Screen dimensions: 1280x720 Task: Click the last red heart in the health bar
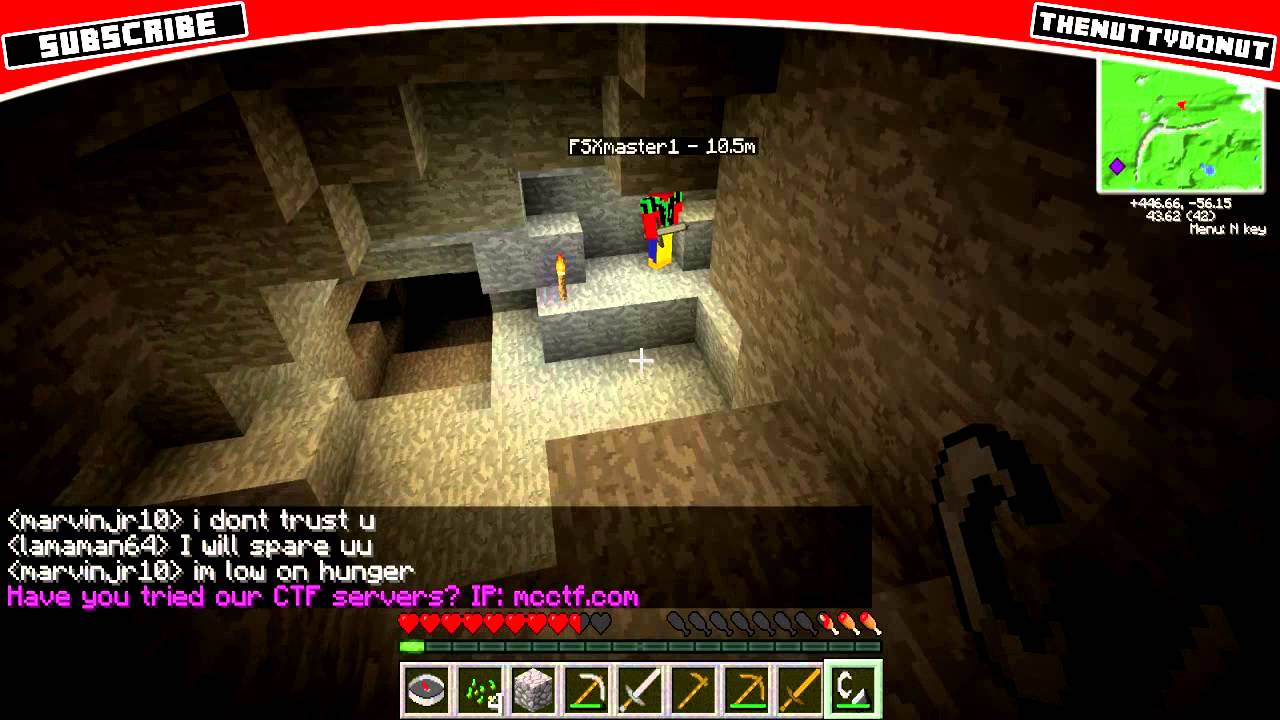coord(577,622)
